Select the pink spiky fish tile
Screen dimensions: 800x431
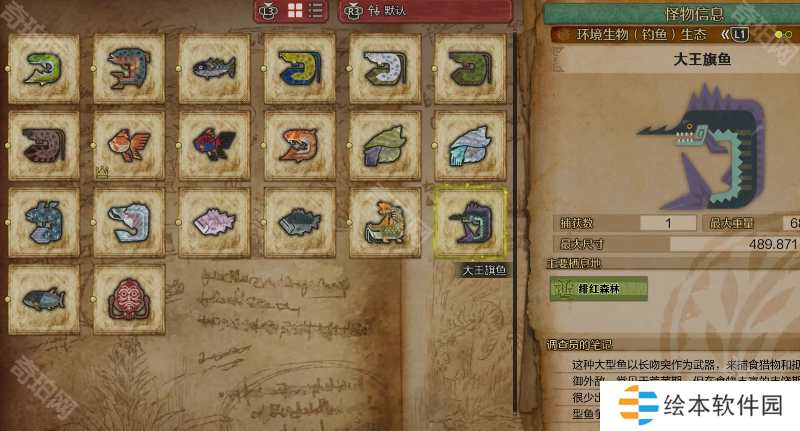(214, 222)
